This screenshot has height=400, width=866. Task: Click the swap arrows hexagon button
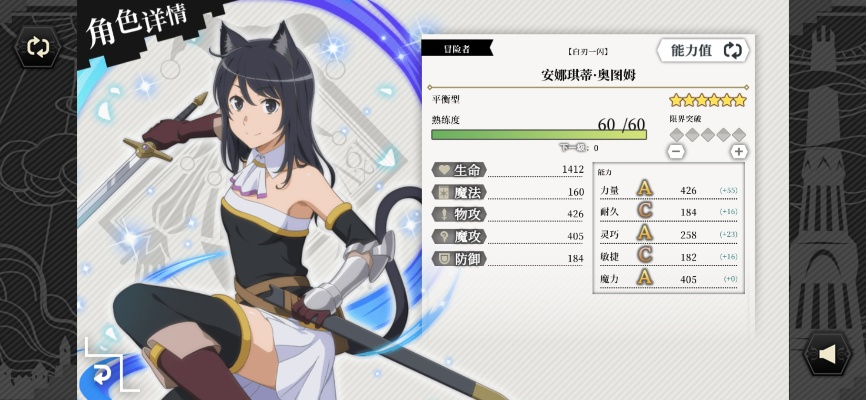point(38,46)
